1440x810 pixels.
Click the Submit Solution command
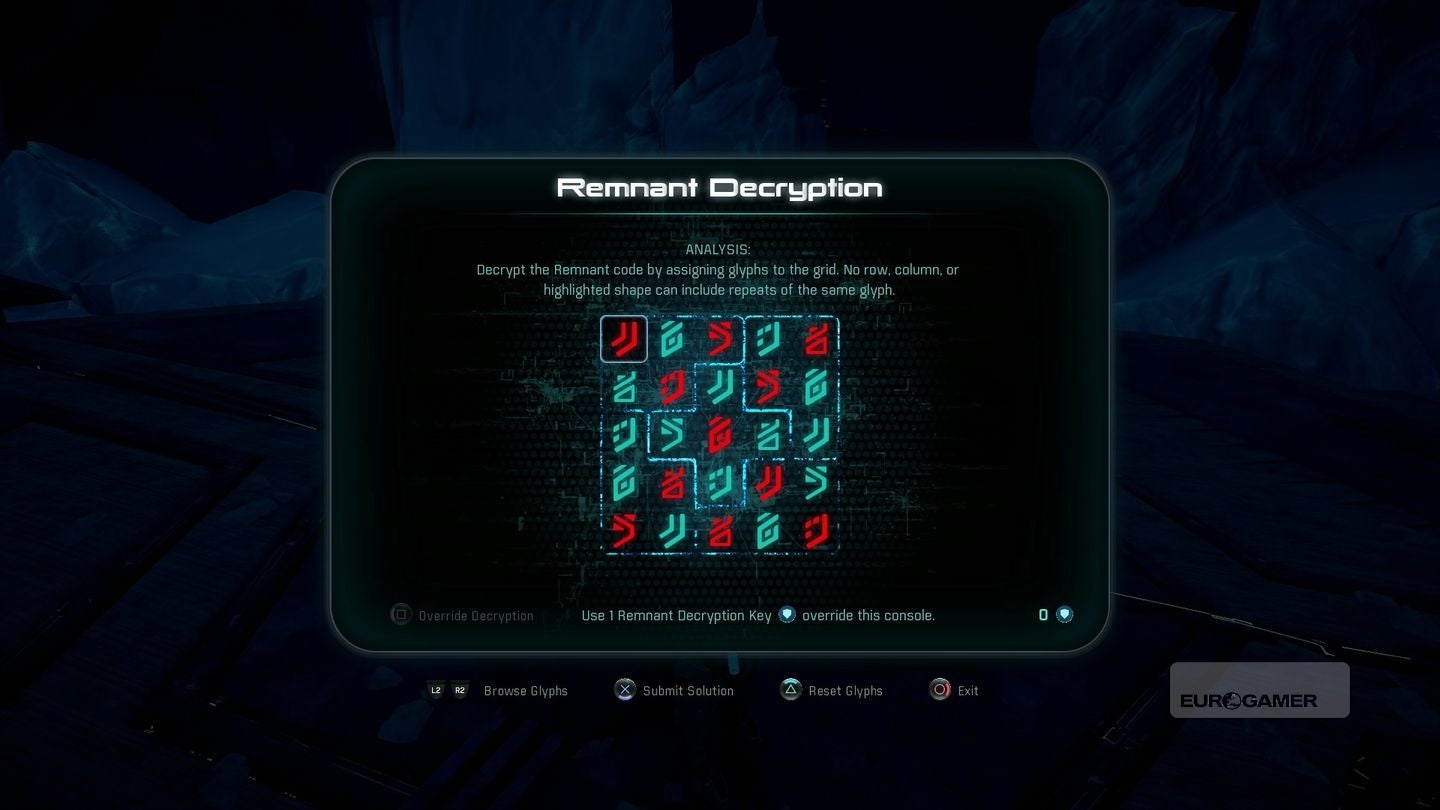688,690
